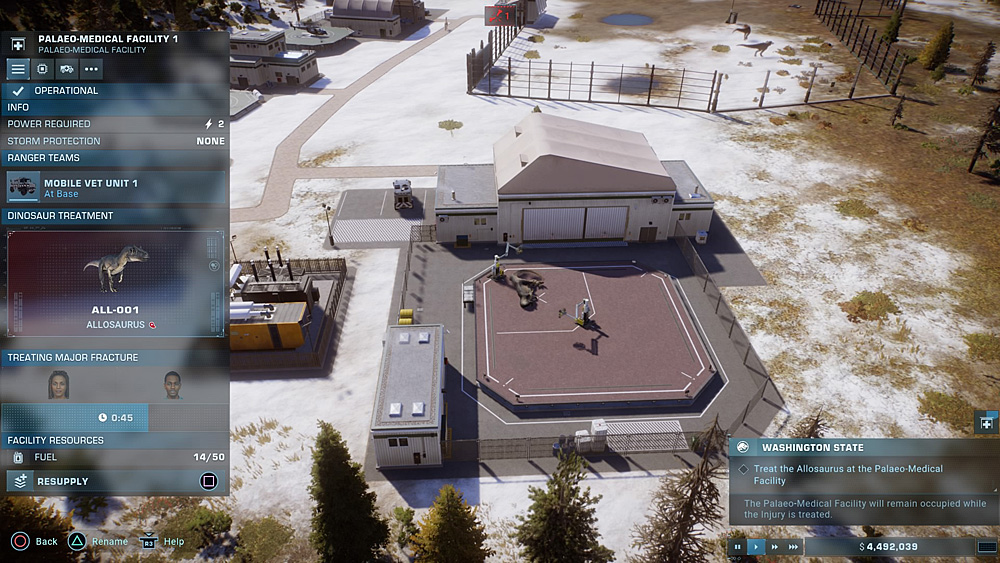Open the three-dots more options tab
The height and width of the screenshot is (563, 1000).
point(91,69)
